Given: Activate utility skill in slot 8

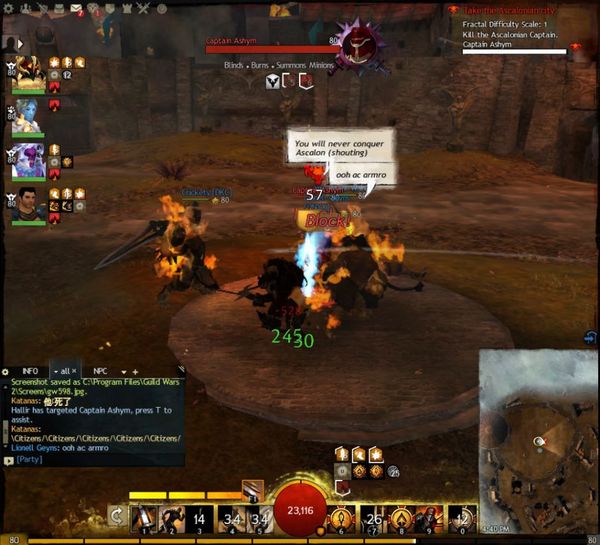Looking at the screenshot, I should point(402,518).
